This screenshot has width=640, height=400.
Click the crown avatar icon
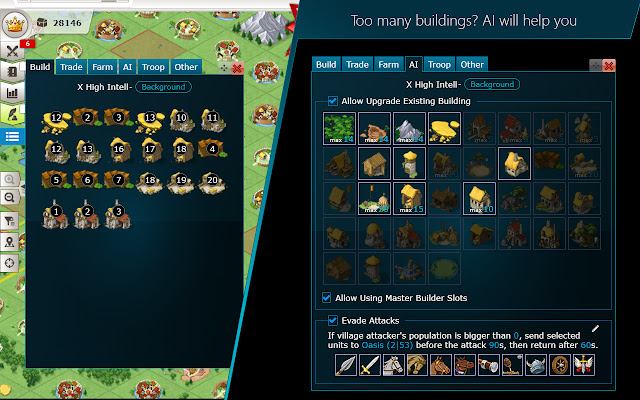click(x=14, y=22)
